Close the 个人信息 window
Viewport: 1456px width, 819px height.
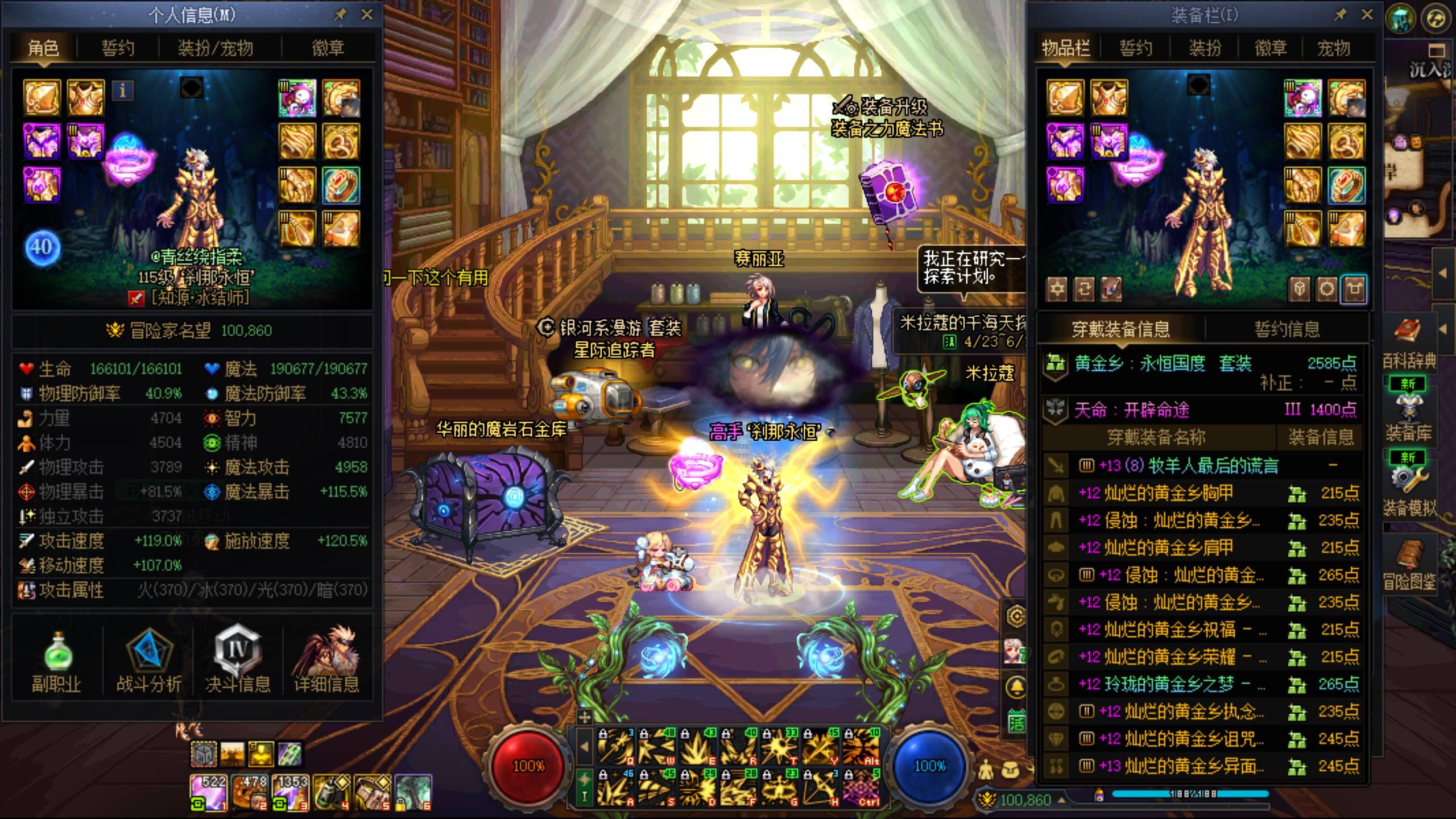click(367, 15)
